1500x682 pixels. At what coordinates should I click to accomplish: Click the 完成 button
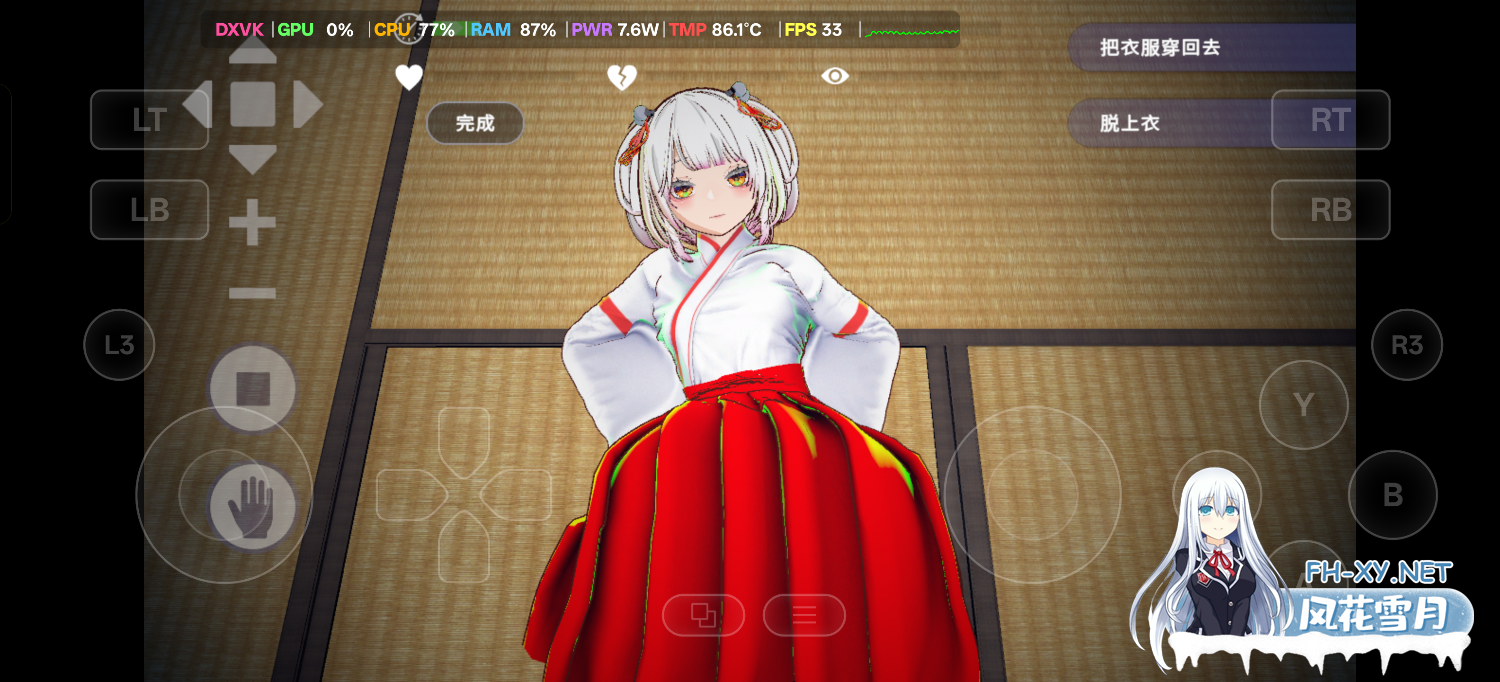(475, 123)
